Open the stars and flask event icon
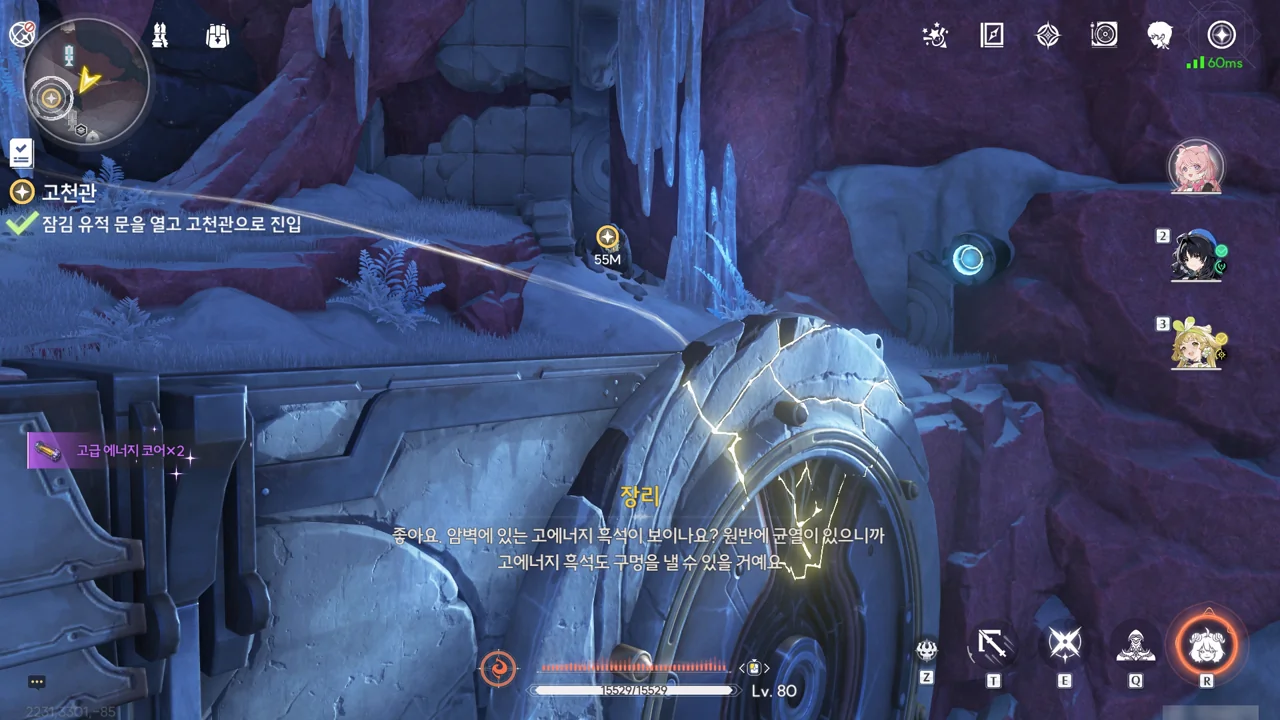 pyautogui.click(x=934, y=36)
